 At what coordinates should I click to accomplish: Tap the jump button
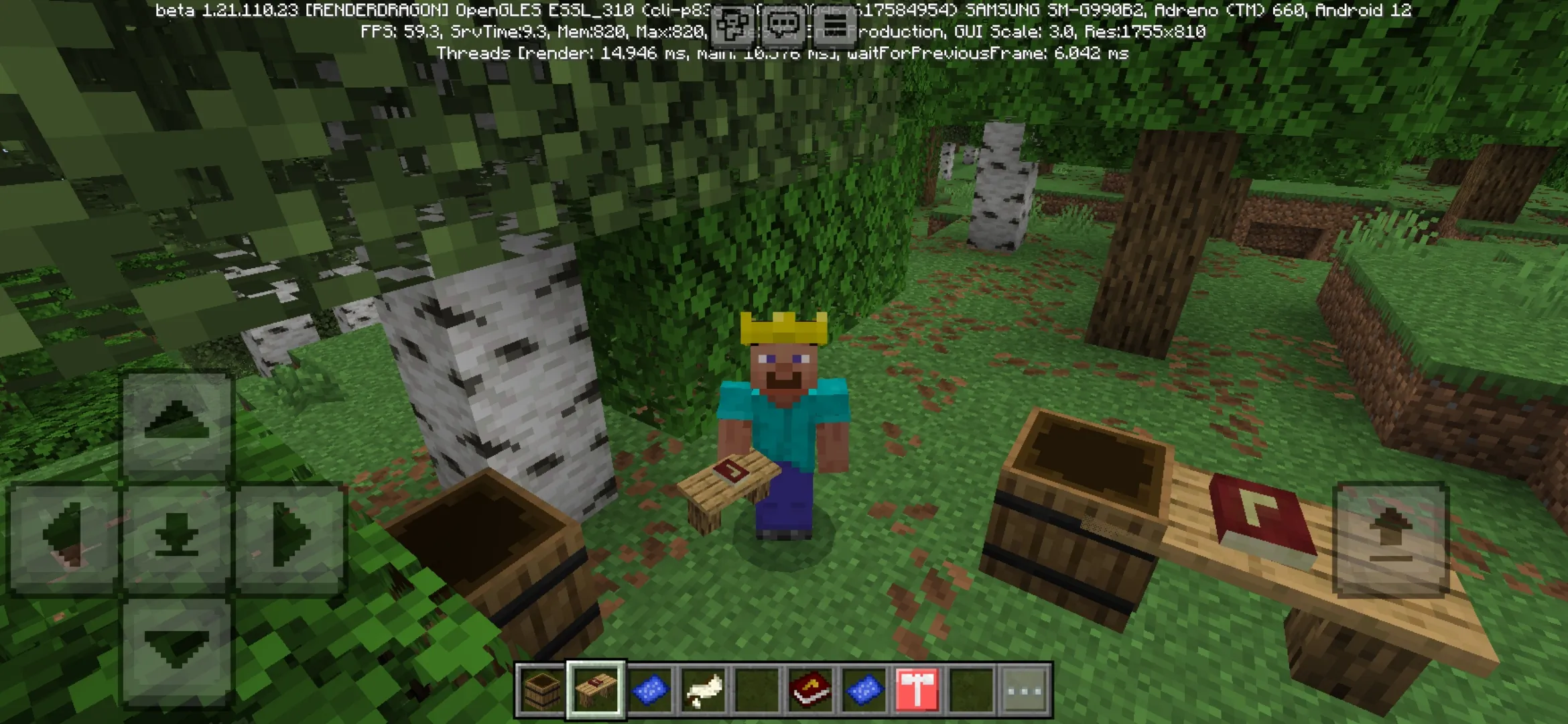1391,538
